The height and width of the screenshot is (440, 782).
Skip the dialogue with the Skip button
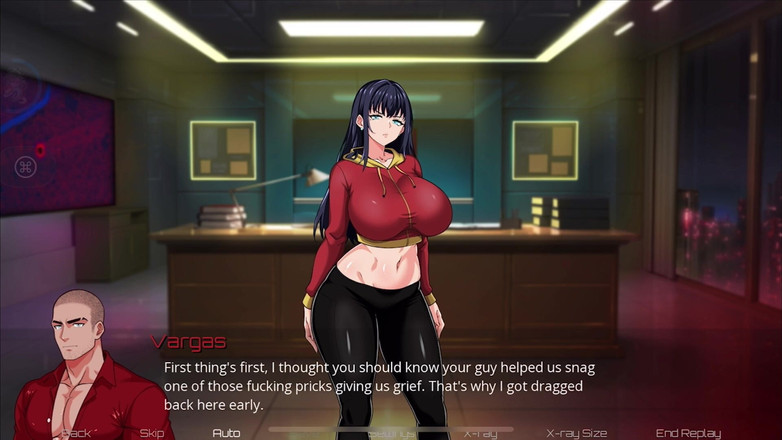coord(152,433)
